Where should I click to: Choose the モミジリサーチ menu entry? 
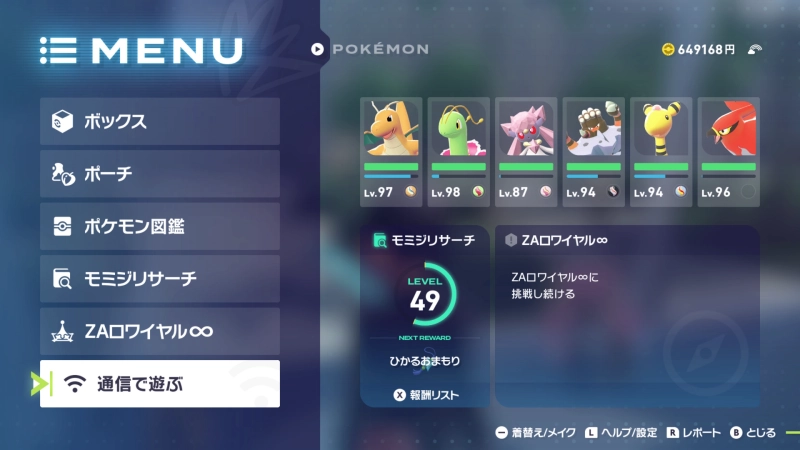pos(160,279)
